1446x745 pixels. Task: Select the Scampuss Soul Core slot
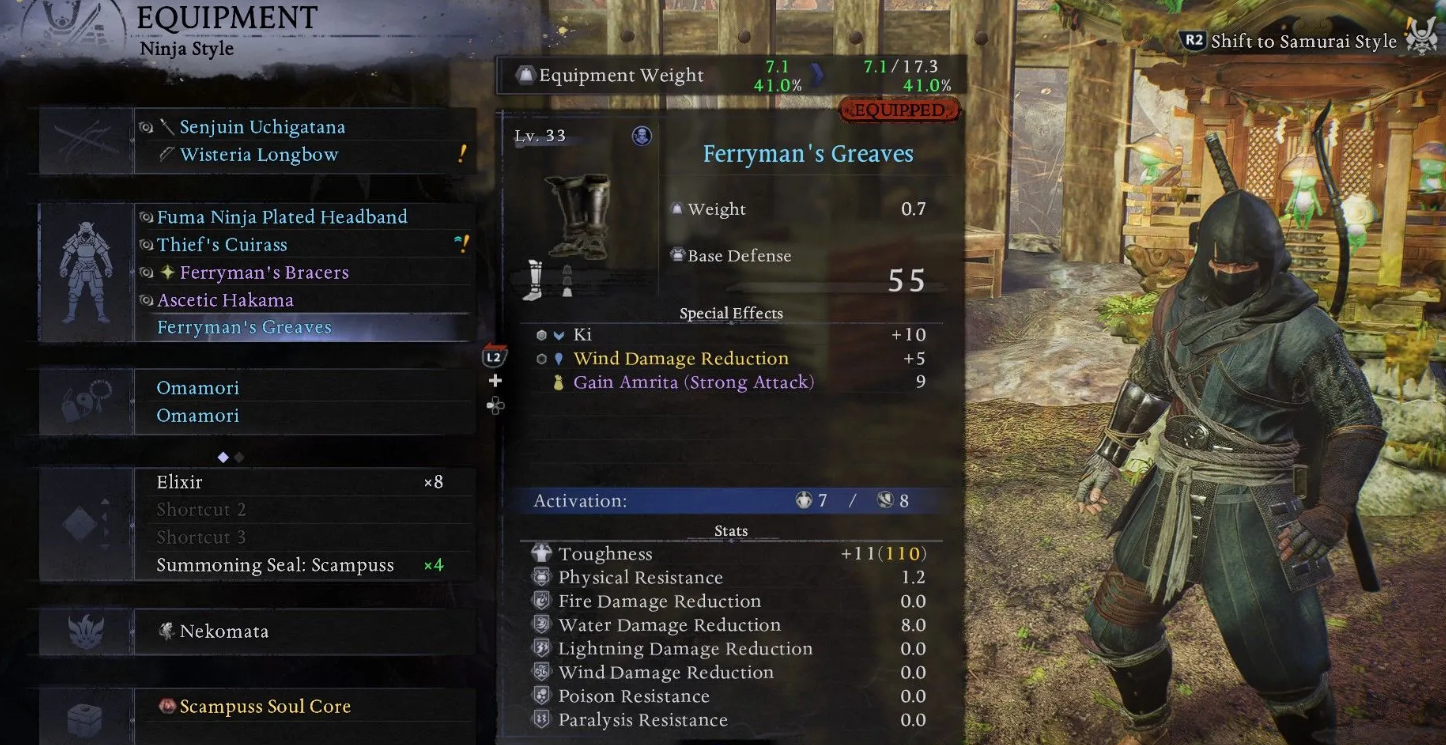[265, 707]
